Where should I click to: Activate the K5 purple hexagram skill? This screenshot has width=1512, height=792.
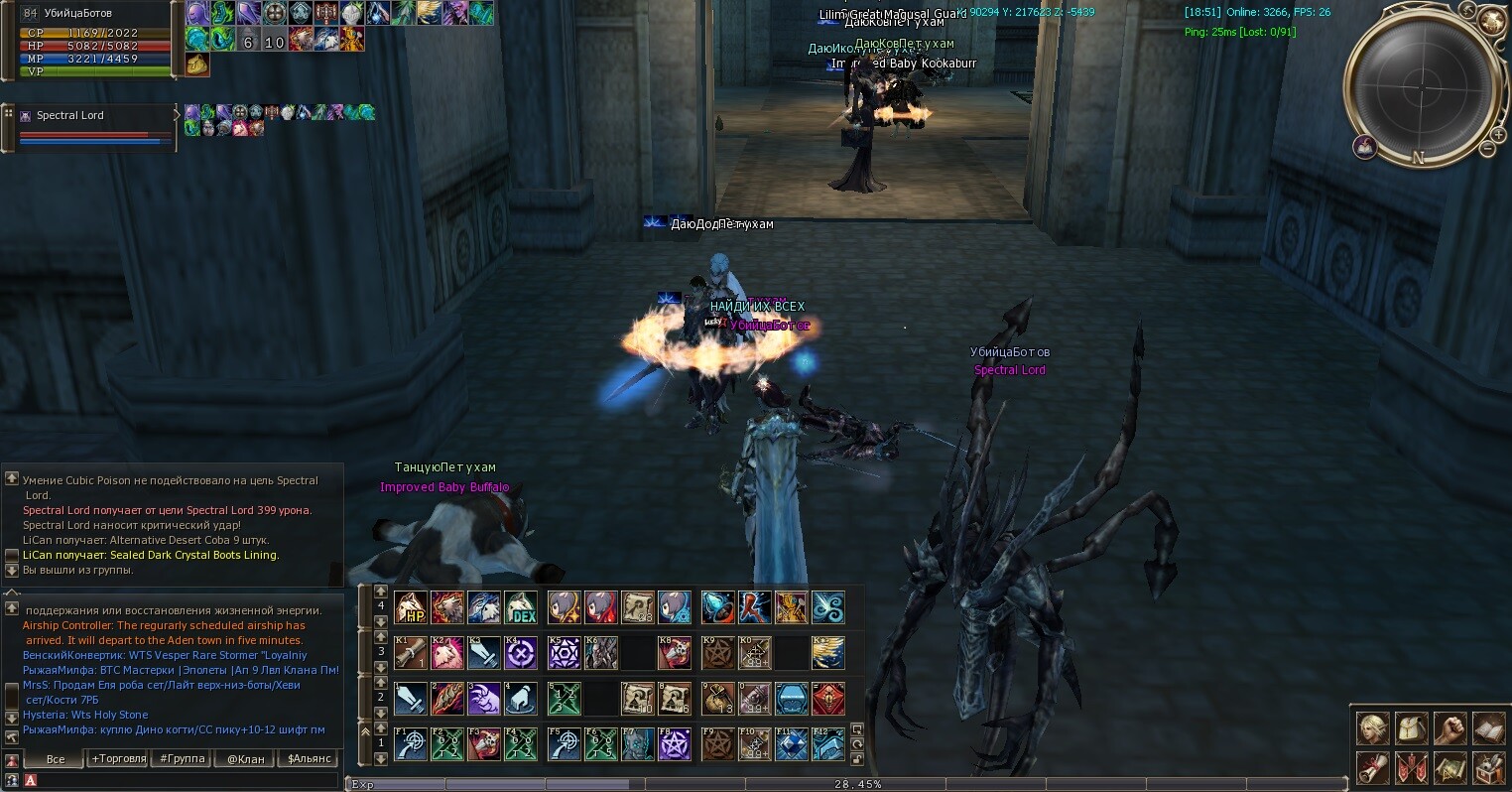tap(565, 653)
